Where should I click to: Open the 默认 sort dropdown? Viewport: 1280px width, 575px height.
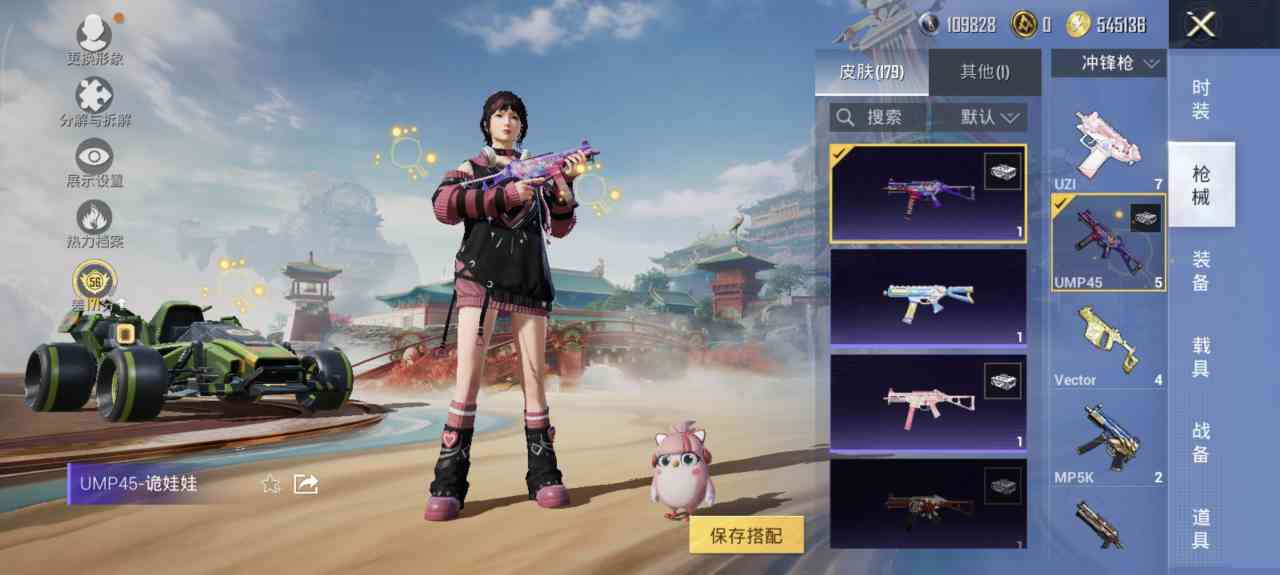click(992, 117)
